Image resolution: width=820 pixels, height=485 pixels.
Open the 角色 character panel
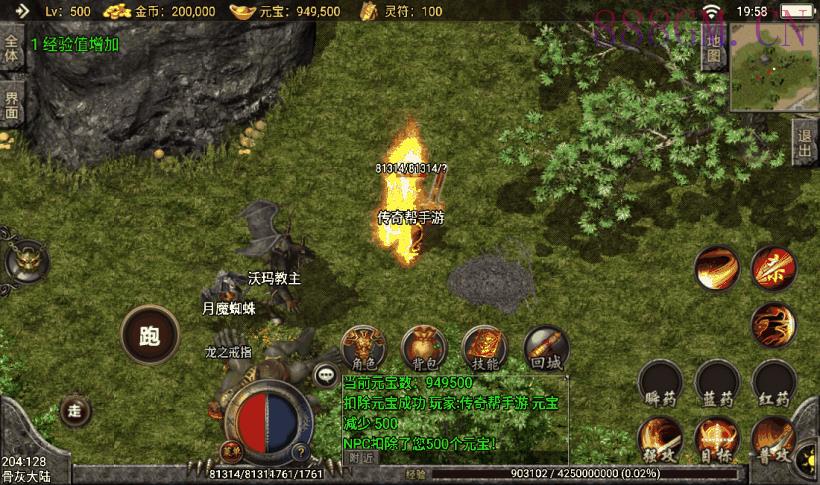coord(360,346)
